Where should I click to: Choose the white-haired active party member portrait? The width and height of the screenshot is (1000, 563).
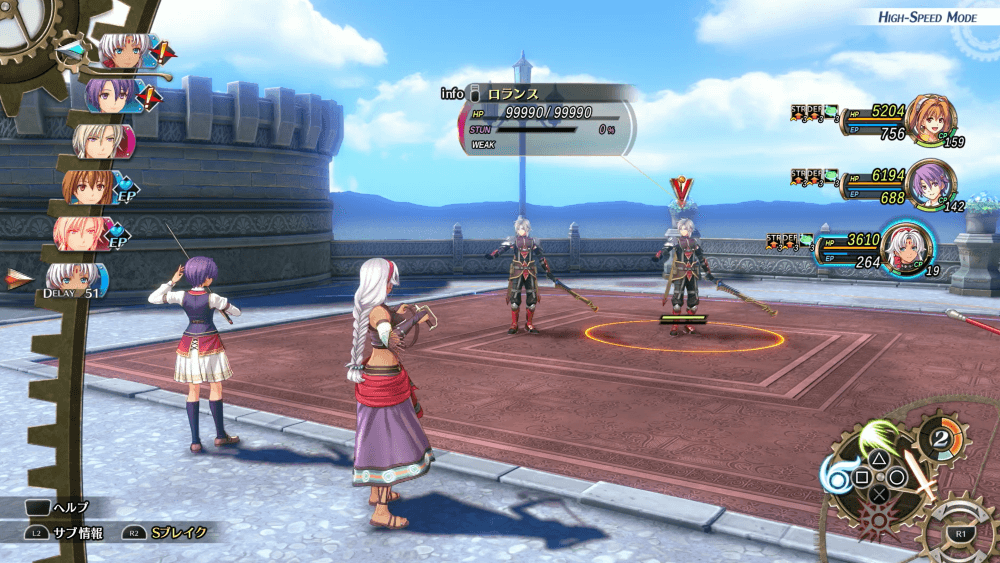(908, 246)
